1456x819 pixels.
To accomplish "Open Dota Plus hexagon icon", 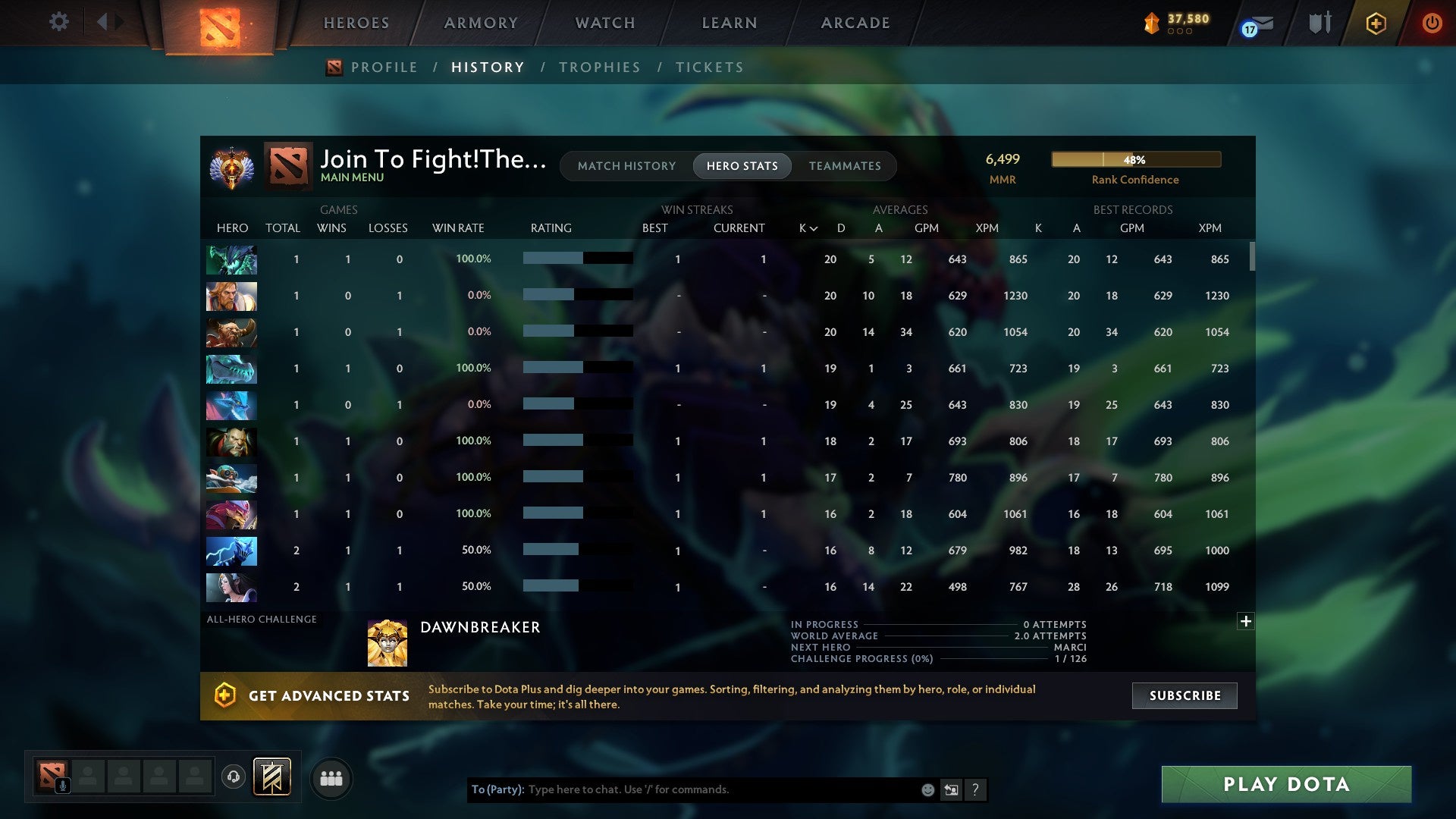I will [x=1376, y=24].
